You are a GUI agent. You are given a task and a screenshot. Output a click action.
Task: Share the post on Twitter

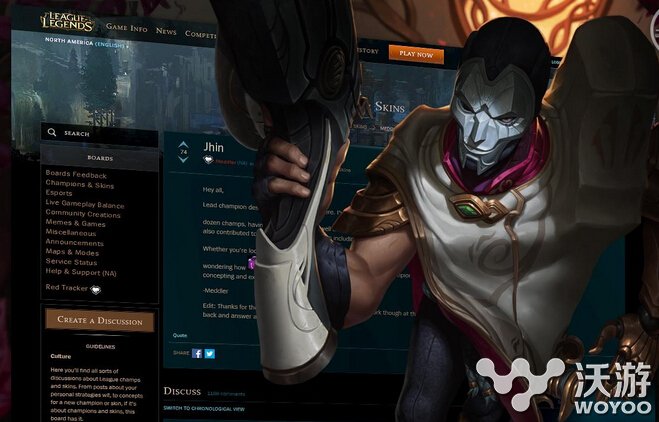tap(210, 353)
